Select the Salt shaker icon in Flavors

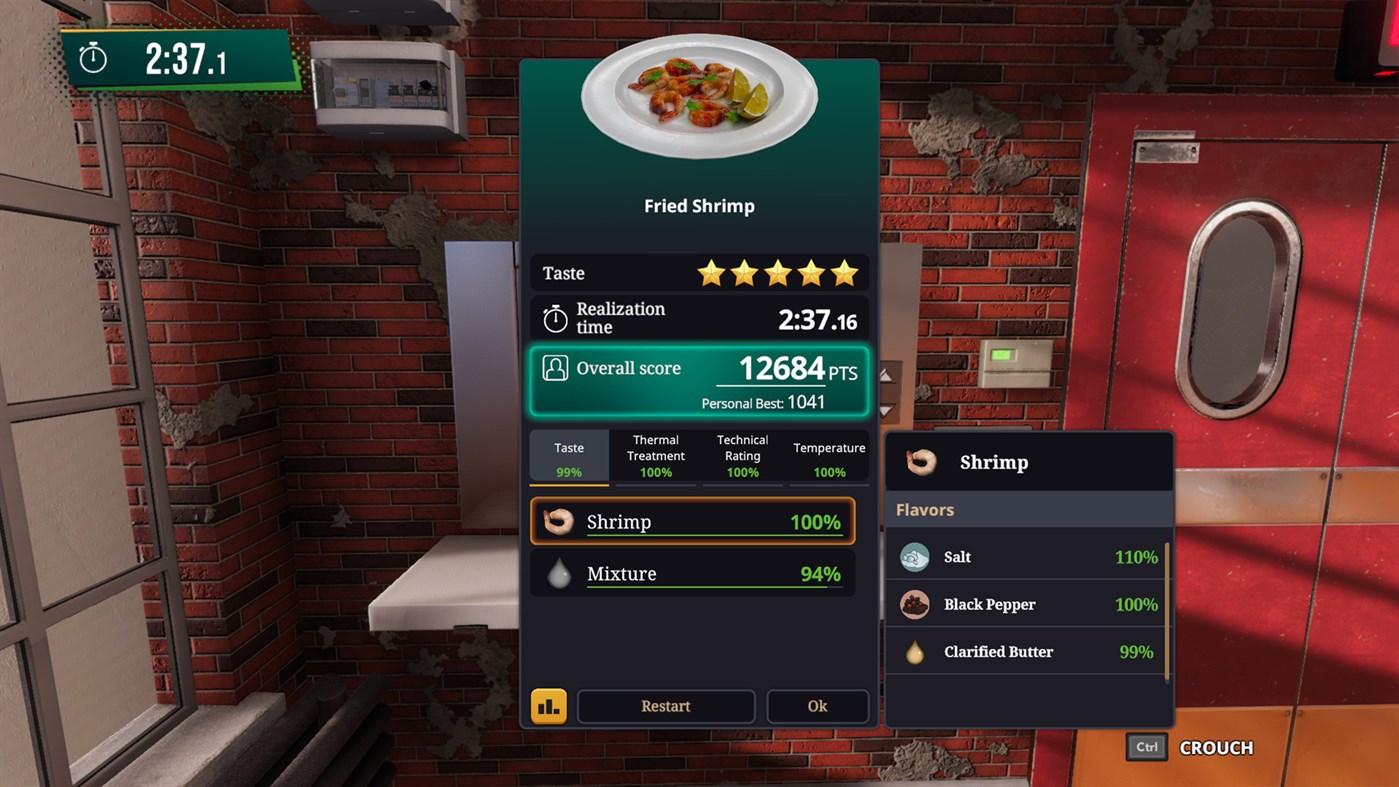[x=914, y=557]
